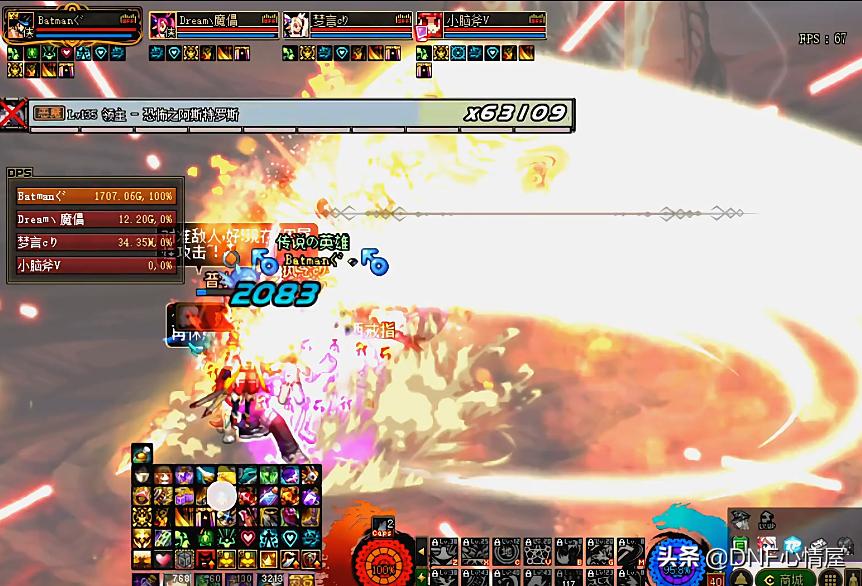
Task: Select party member Dream、魔偶's portrait
Action: (160, 26)
